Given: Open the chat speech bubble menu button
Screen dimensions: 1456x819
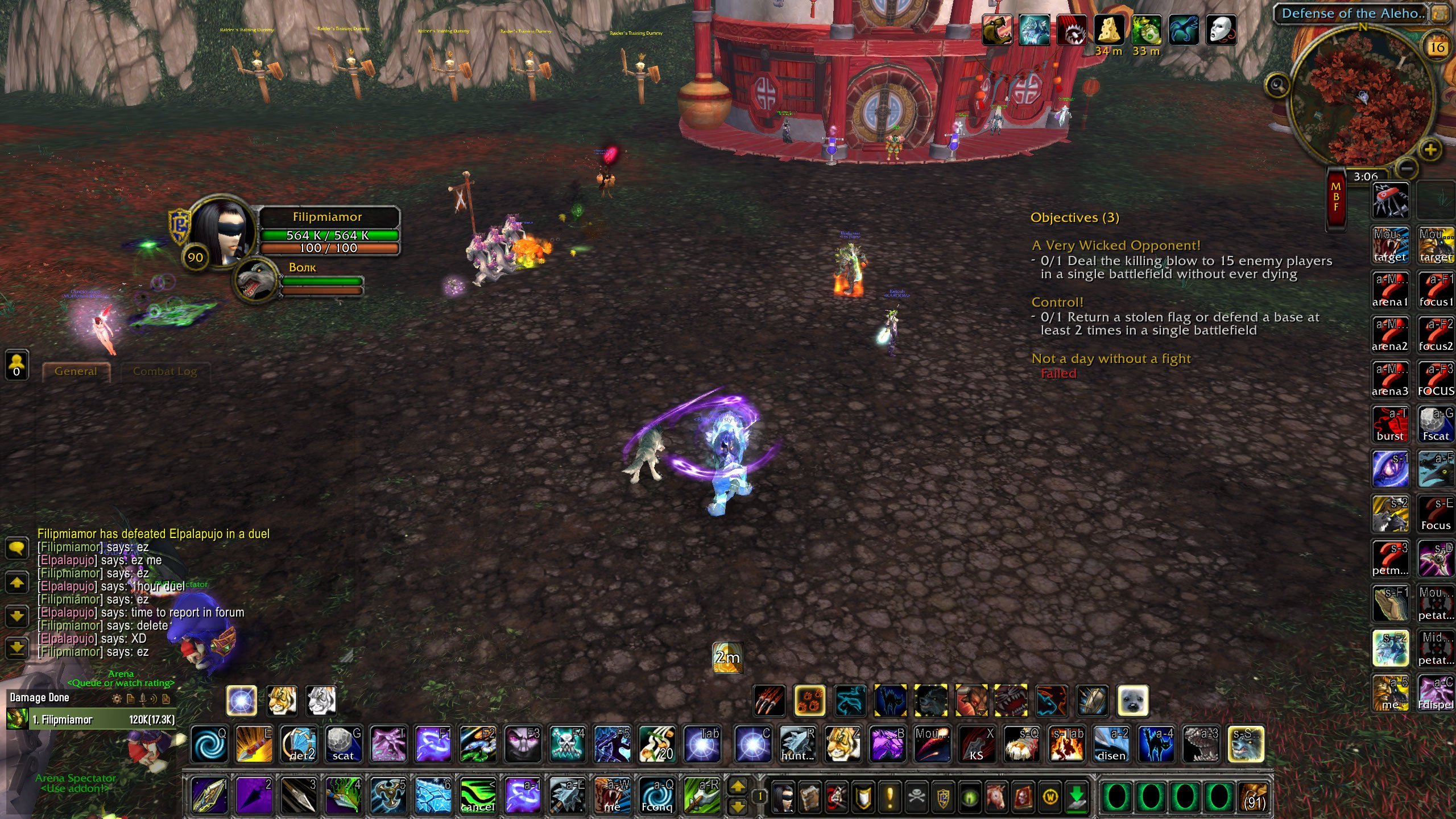Looking at the screenshot, I should 16,548.
